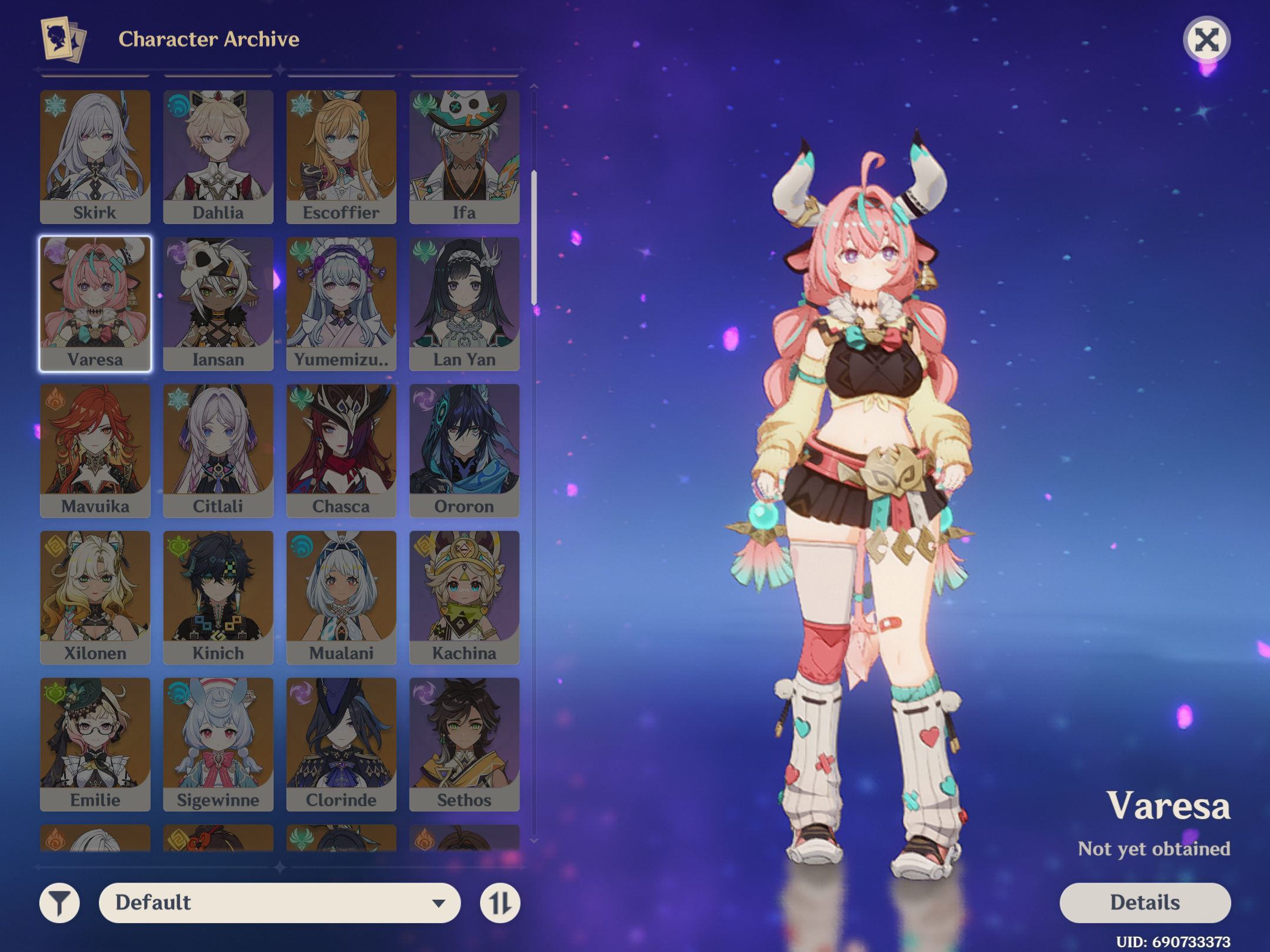Image resolution: width=1270 pixels, height=952 pixels.
Task: Choose the Citlali character tile
Action: 218,450
